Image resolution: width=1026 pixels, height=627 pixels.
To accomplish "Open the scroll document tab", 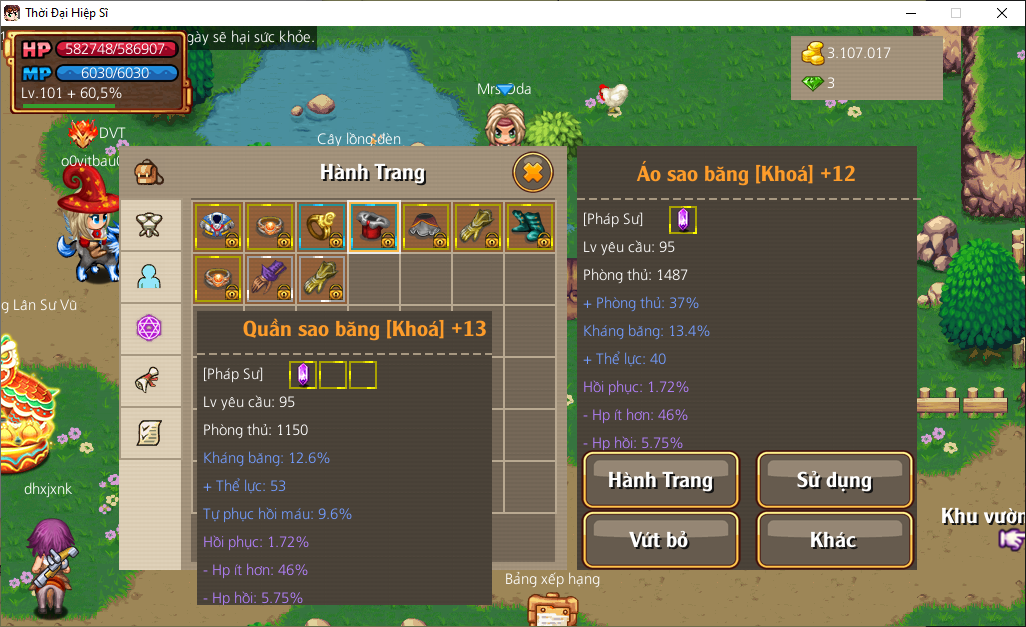I will tap(149, 433).
